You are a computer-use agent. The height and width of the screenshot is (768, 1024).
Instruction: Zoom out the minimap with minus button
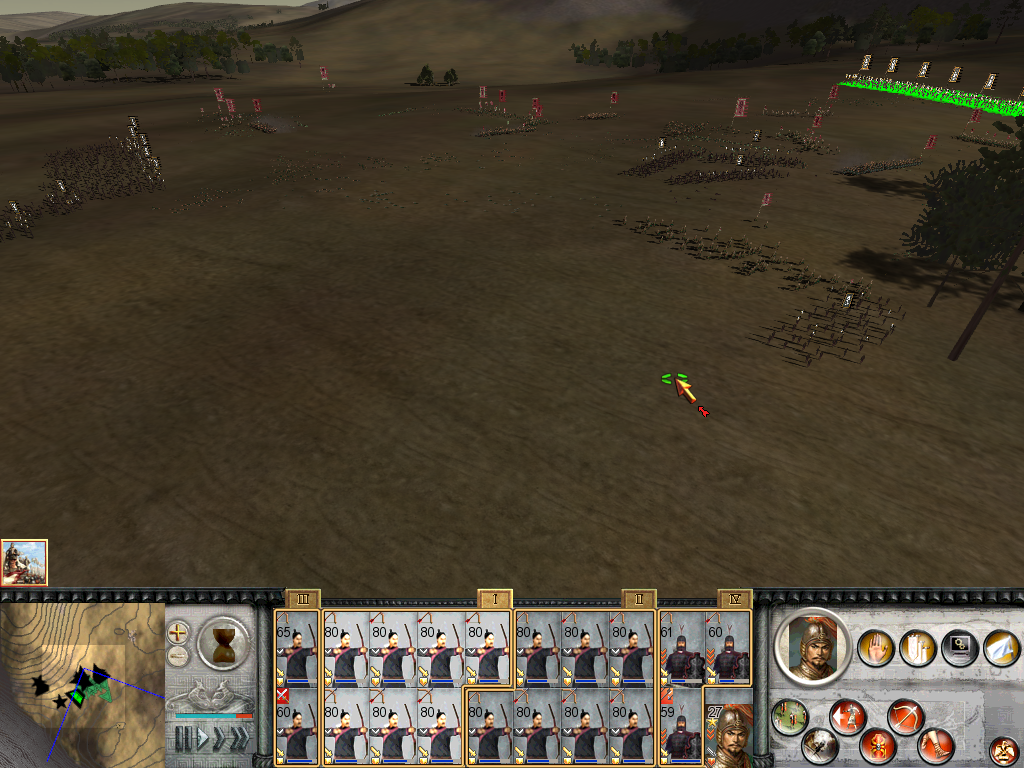[x=178, y=656]
